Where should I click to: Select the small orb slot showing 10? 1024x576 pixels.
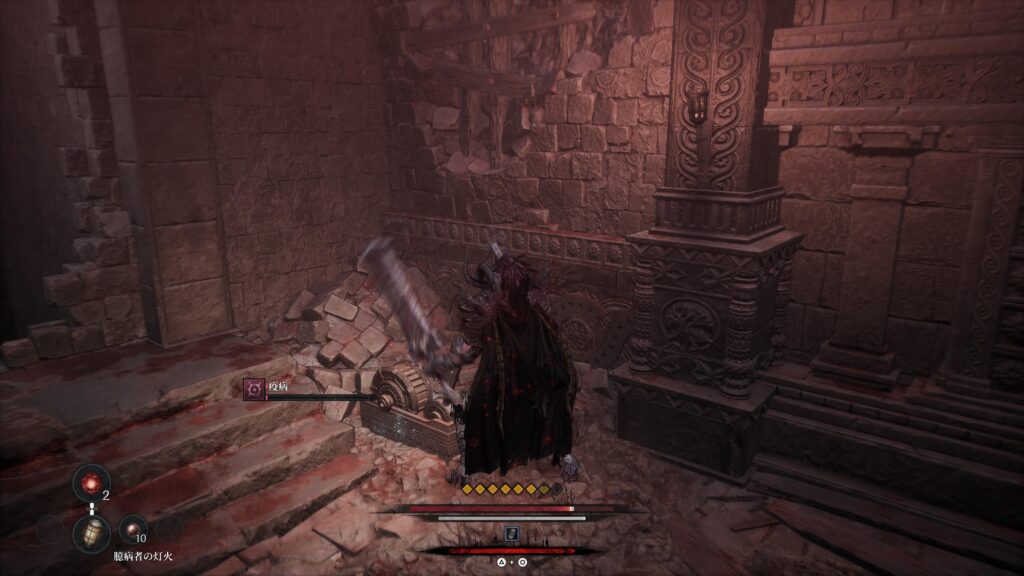click(x=132, y=528)
